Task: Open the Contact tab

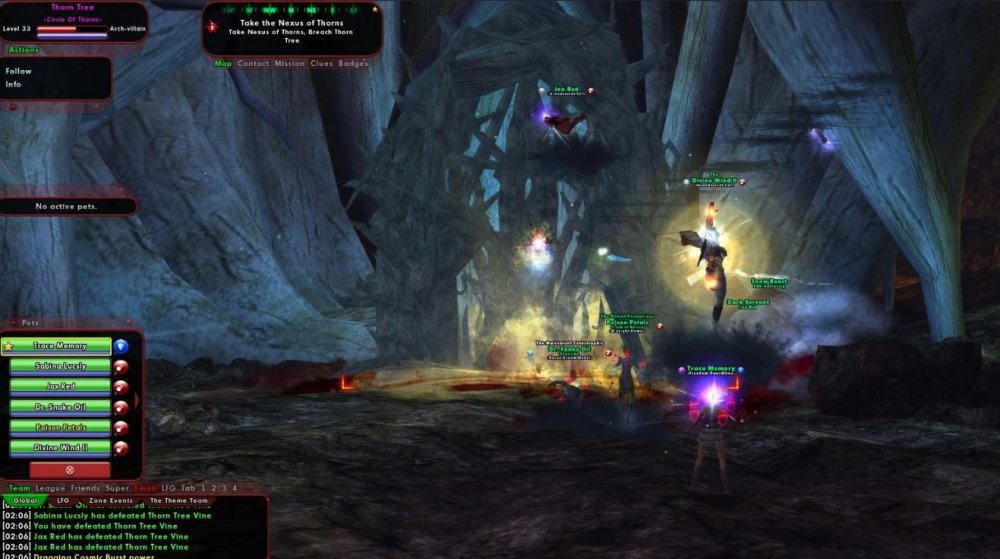Action: coord(253,63)
